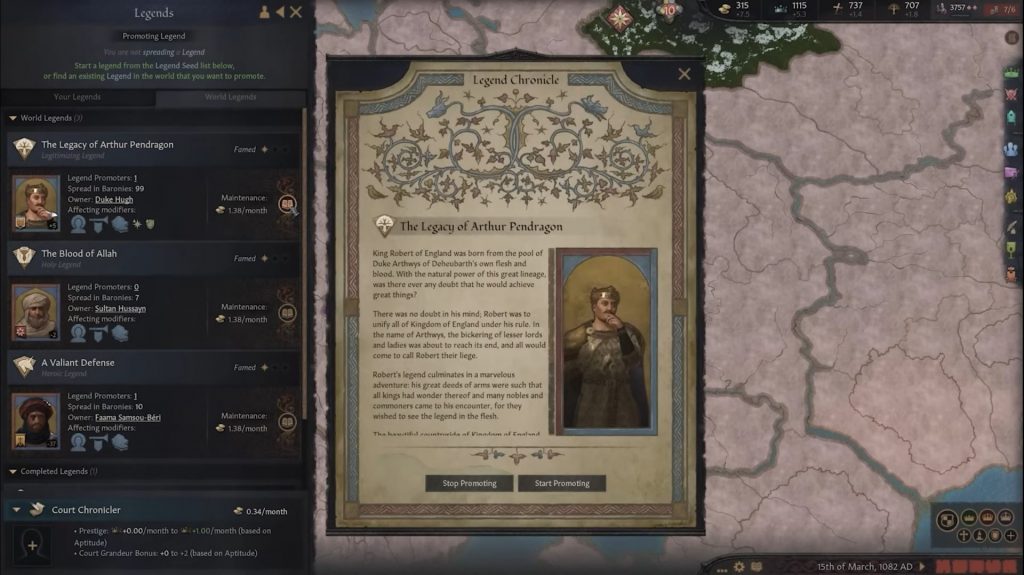Go back using the Legends panel arrow
Screen dimensions: 1024x575
pos(280,12)
